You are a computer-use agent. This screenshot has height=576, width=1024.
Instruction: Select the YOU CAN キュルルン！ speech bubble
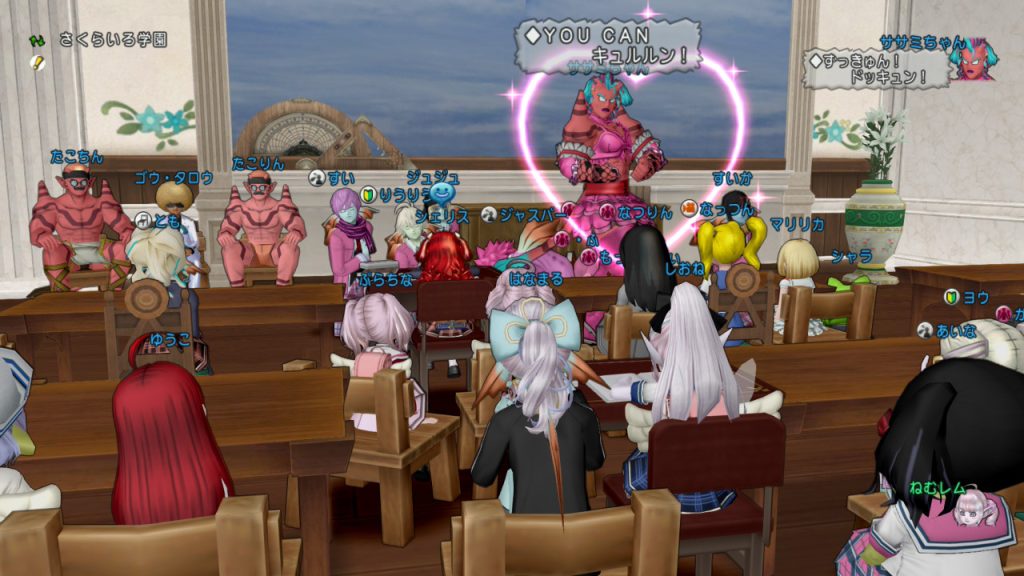[608, 45]
